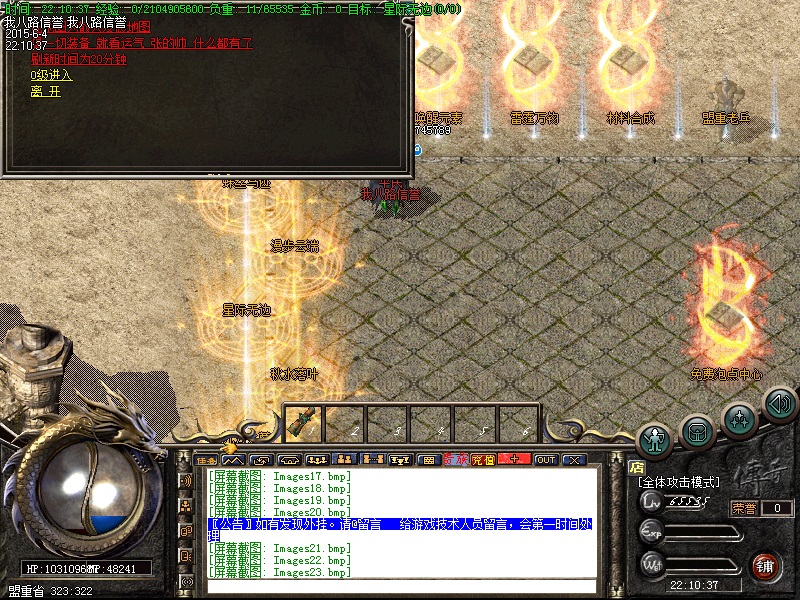Select the scroll item in quickbar slot 1
Screen dimensions: 800x600
click(x=302, y=423)
